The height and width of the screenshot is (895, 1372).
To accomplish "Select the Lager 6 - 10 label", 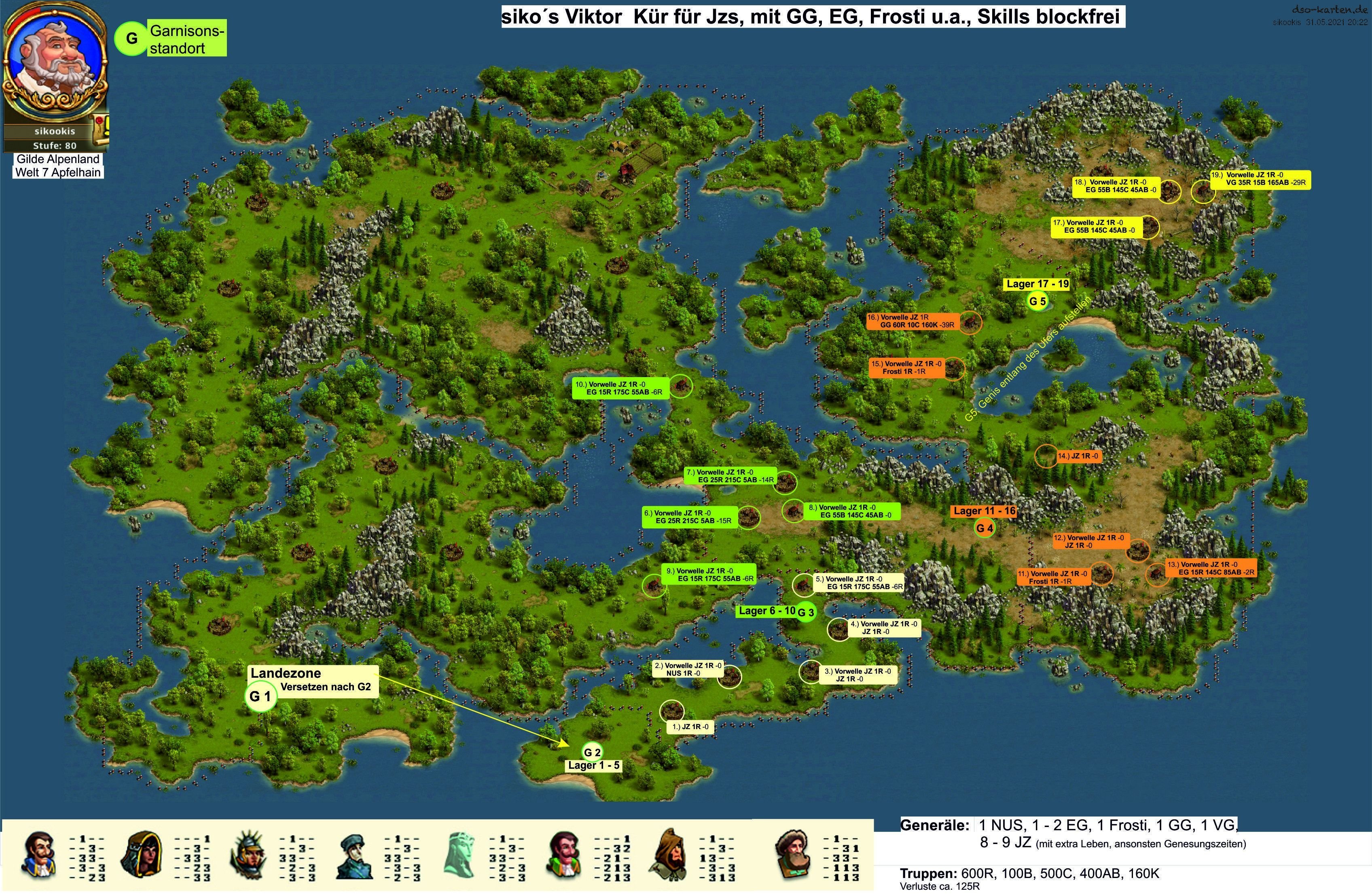I will [767, 611].
